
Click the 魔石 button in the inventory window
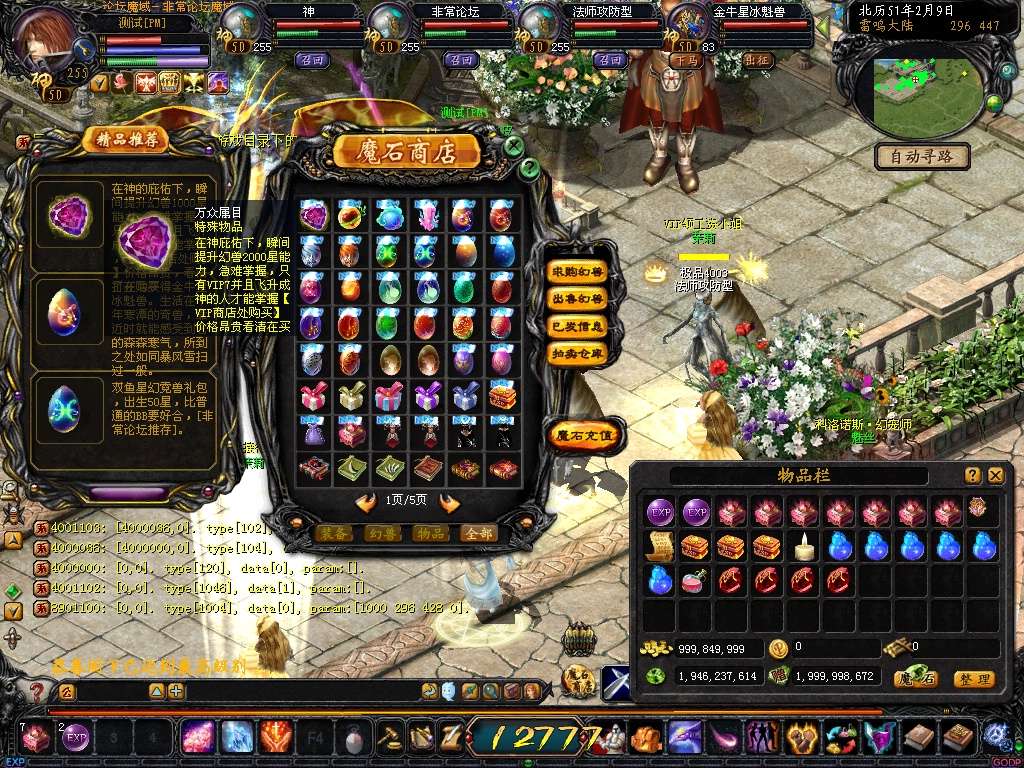click(915, 679)
